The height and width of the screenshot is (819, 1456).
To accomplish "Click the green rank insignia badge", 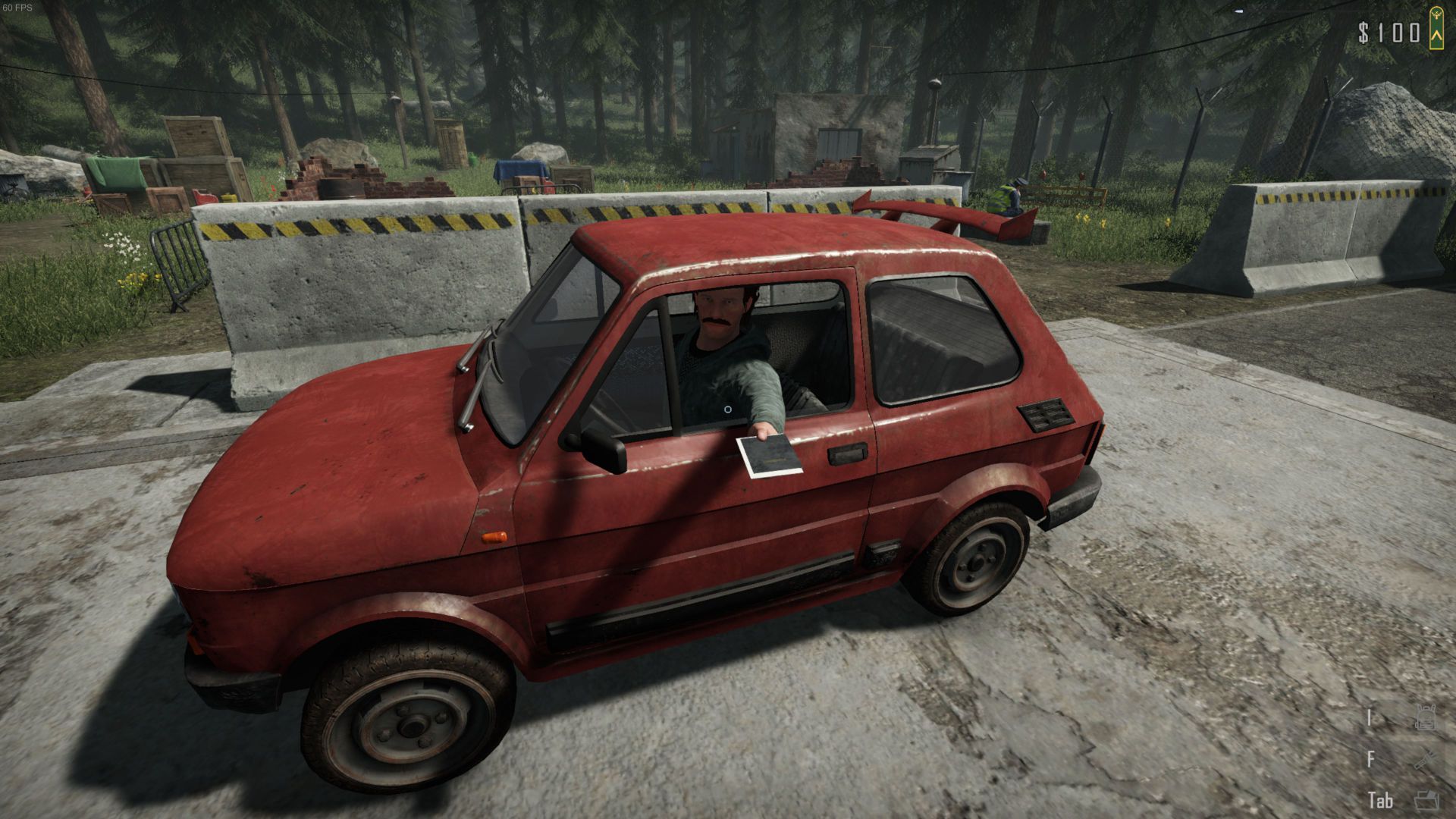I will point(1435,29).
